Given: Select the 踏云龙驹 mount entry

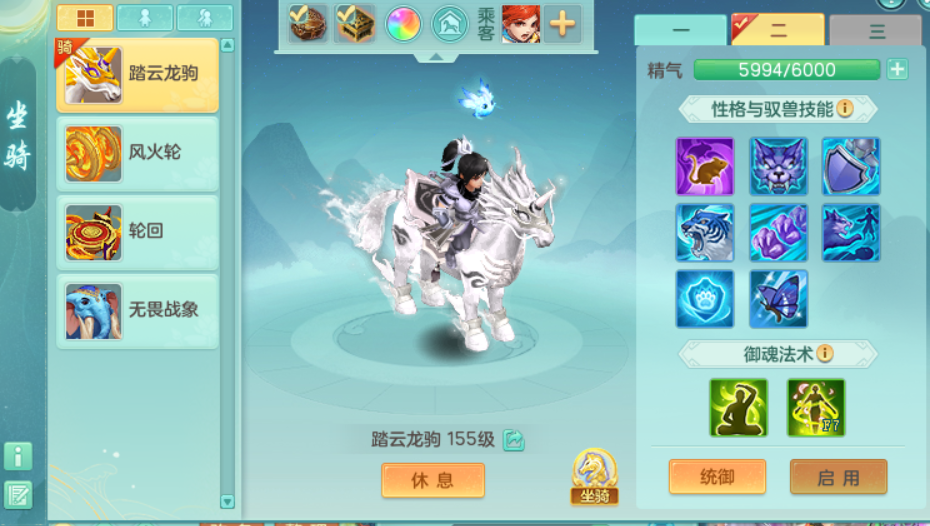Looking at the screenshot, I should [137, 75].
